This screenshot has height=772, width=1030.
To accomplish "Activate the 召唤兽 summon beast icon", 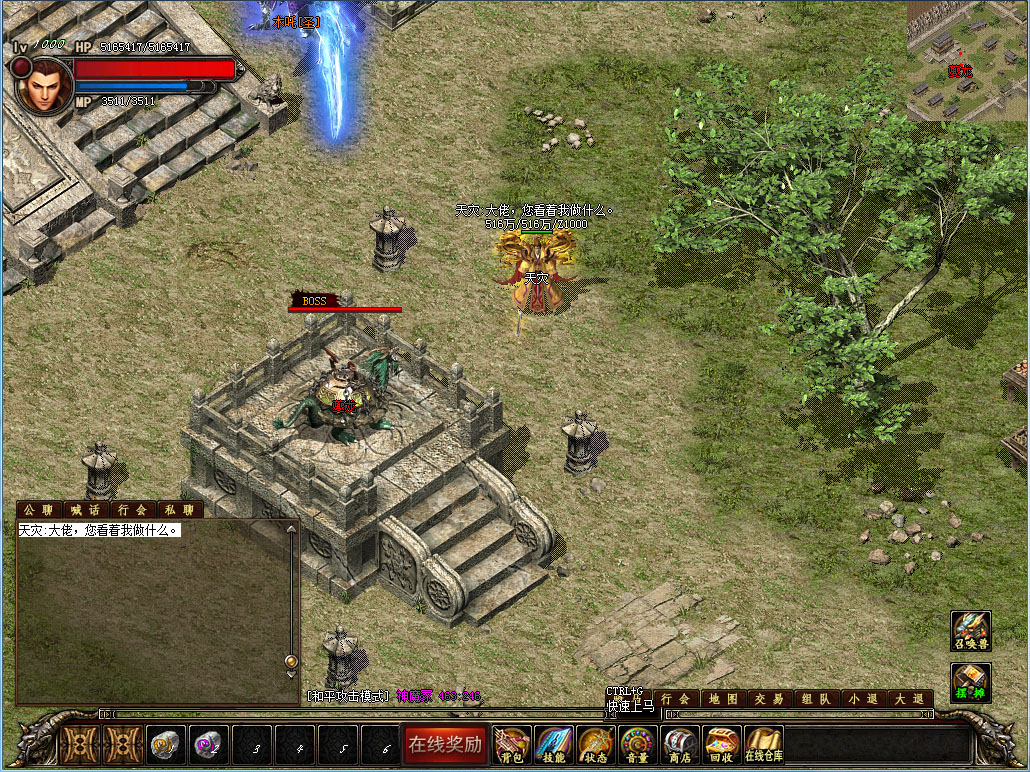I will pyautogui.click(x=971, y=631).
